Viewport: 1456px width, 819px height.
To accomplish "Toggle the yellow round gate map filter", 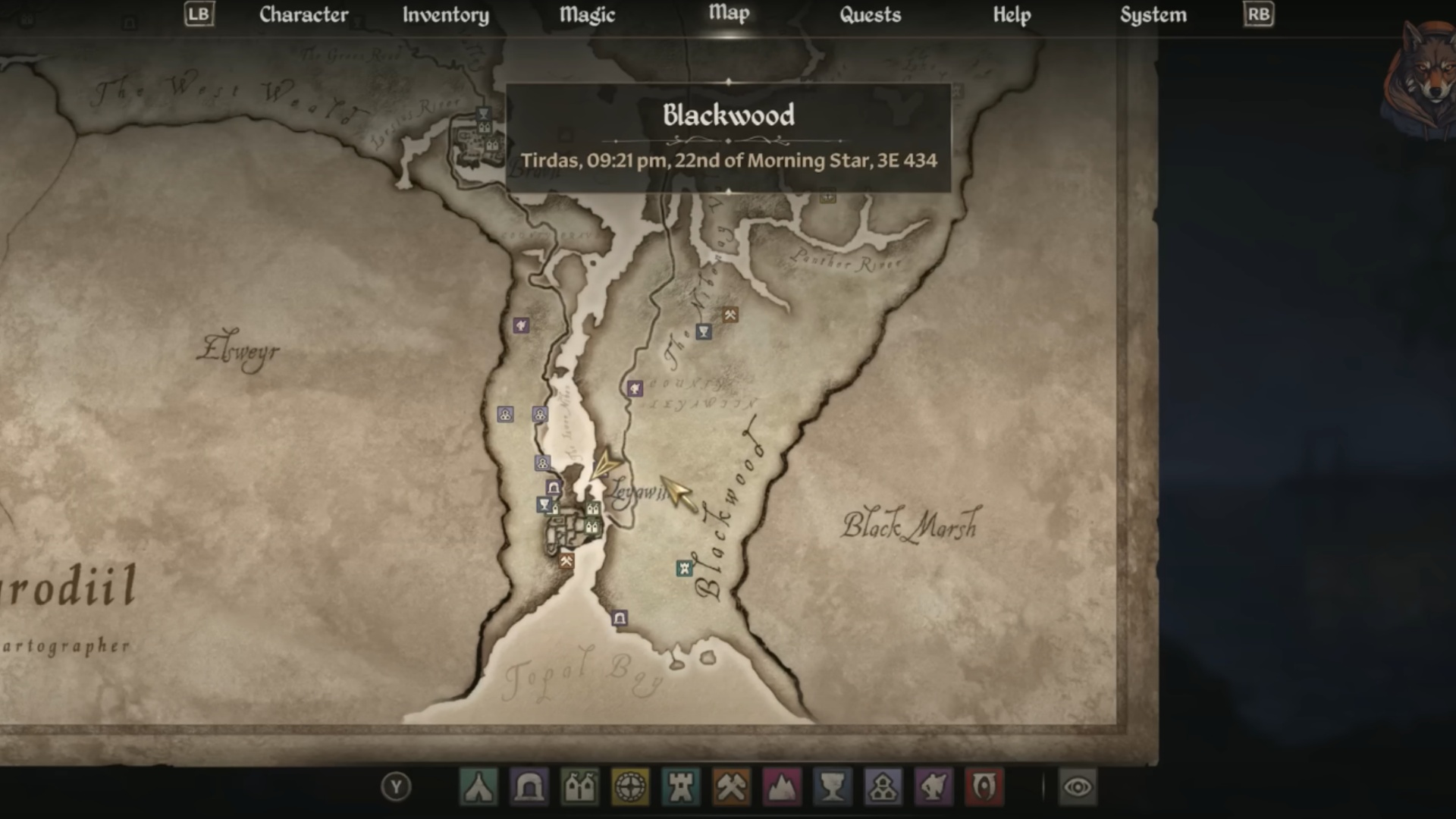I will click(630, 787).
